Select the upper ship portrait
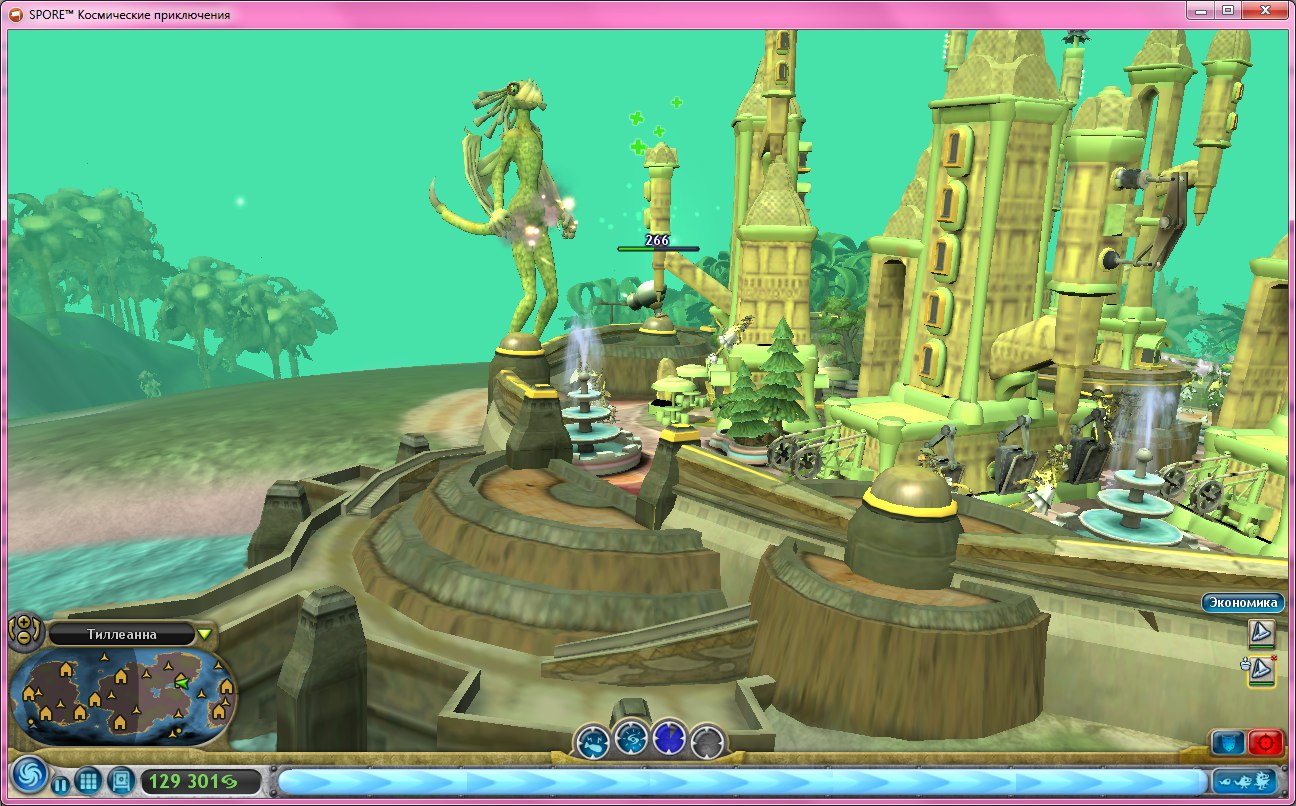Image resolution: width=1296 pixels, height=806 pixels. click(x=1262, y=633)
